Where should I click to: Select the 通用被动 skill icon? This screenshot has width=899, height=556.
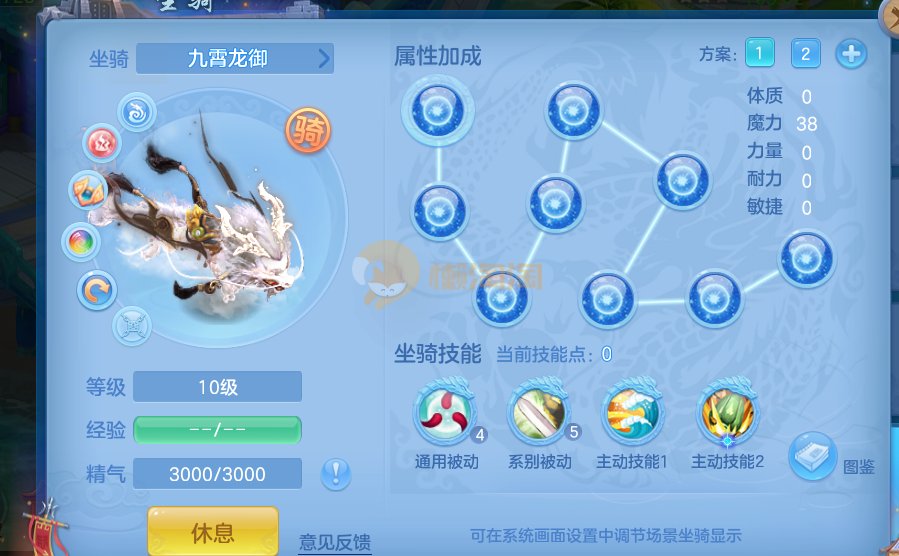pyautogui.click(x=445, y=413)
